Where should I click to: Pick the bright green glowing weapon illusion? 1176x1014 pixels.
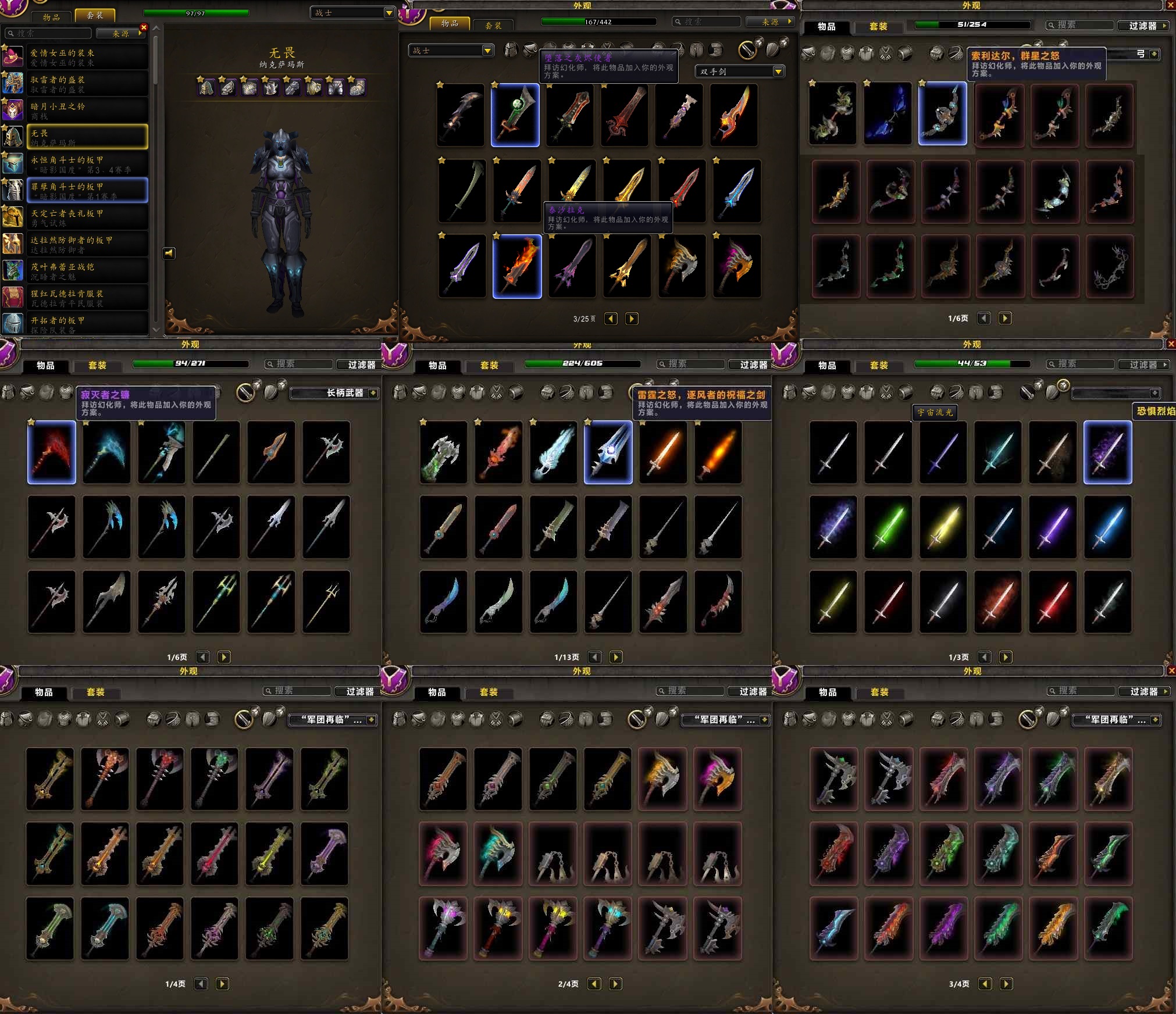[888, 527]
